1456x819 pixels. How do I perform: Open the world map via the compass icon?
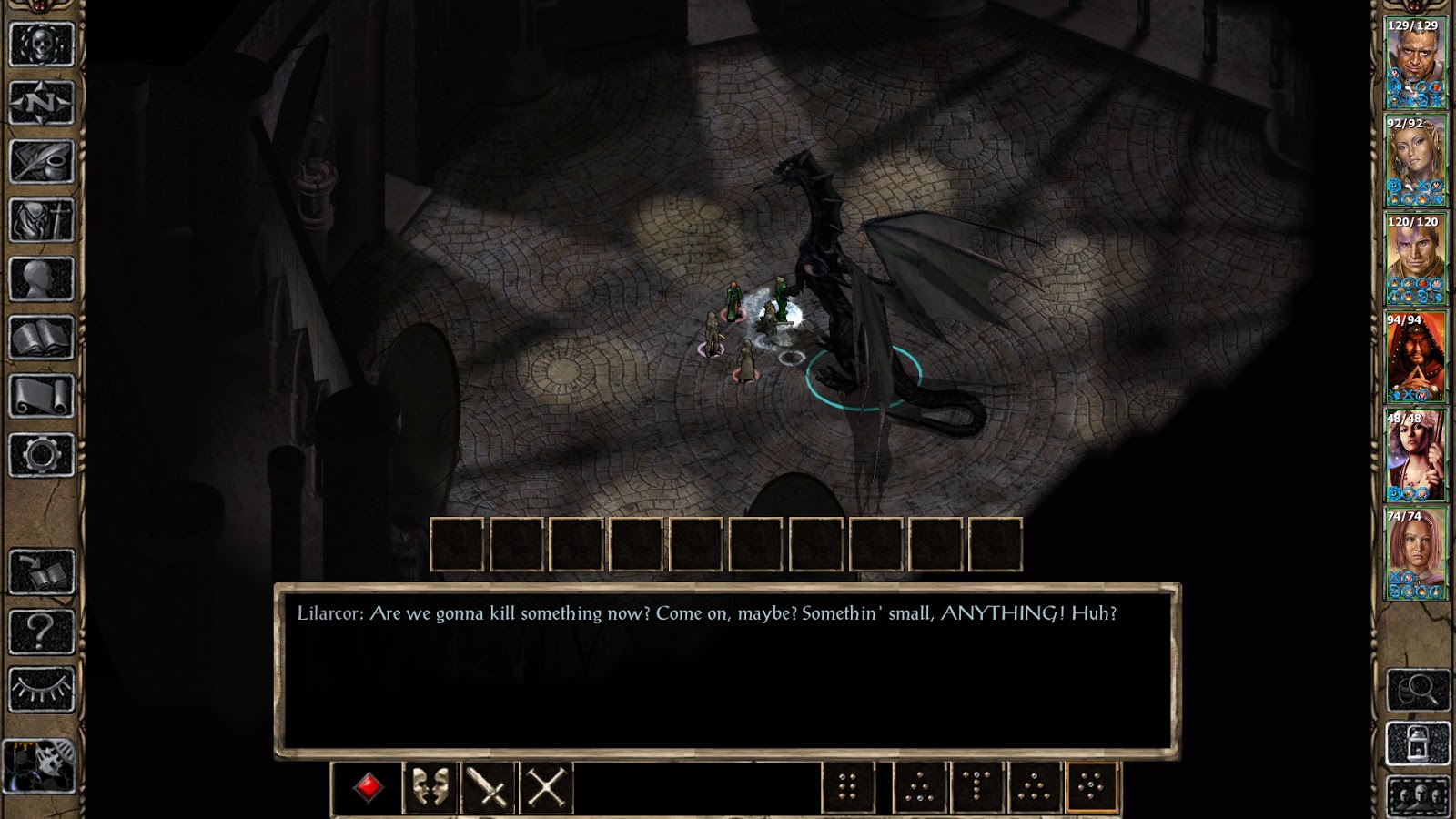[41, 102]
